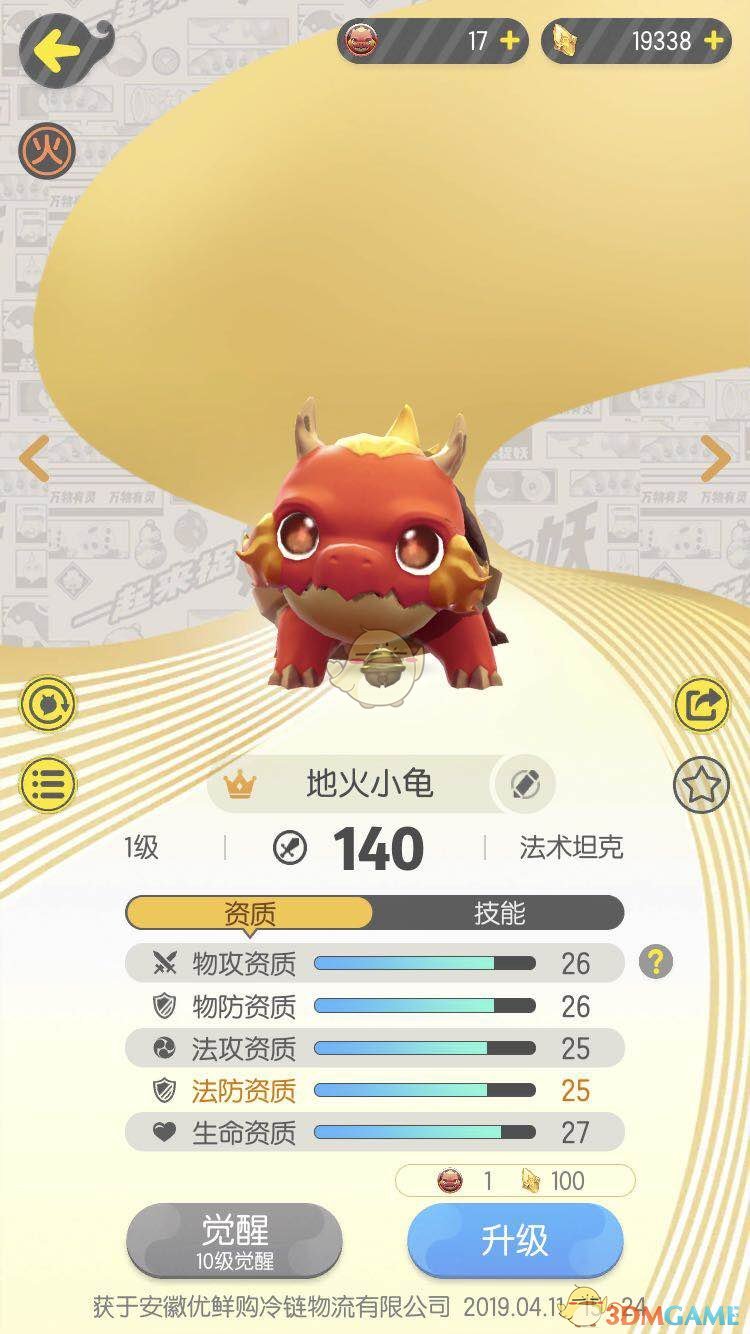Switch to the 资质 tab
The image size is (750, 1334).
249,913
